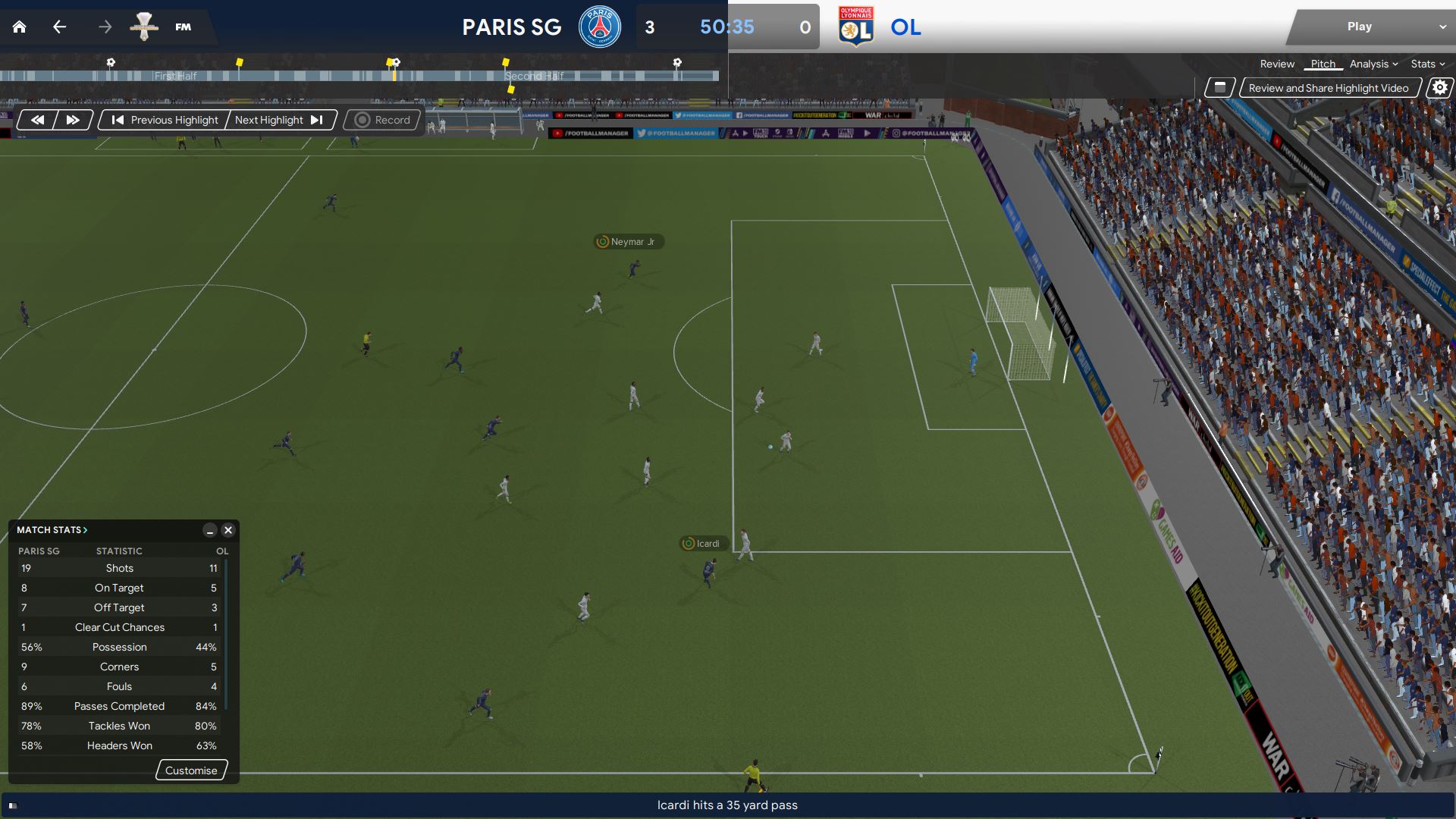Image resolution: width=1456 pixels, height=819 pixels.
Task: Switch to the Review tab
Action: pyautogui.click(x=1277, y=64)
